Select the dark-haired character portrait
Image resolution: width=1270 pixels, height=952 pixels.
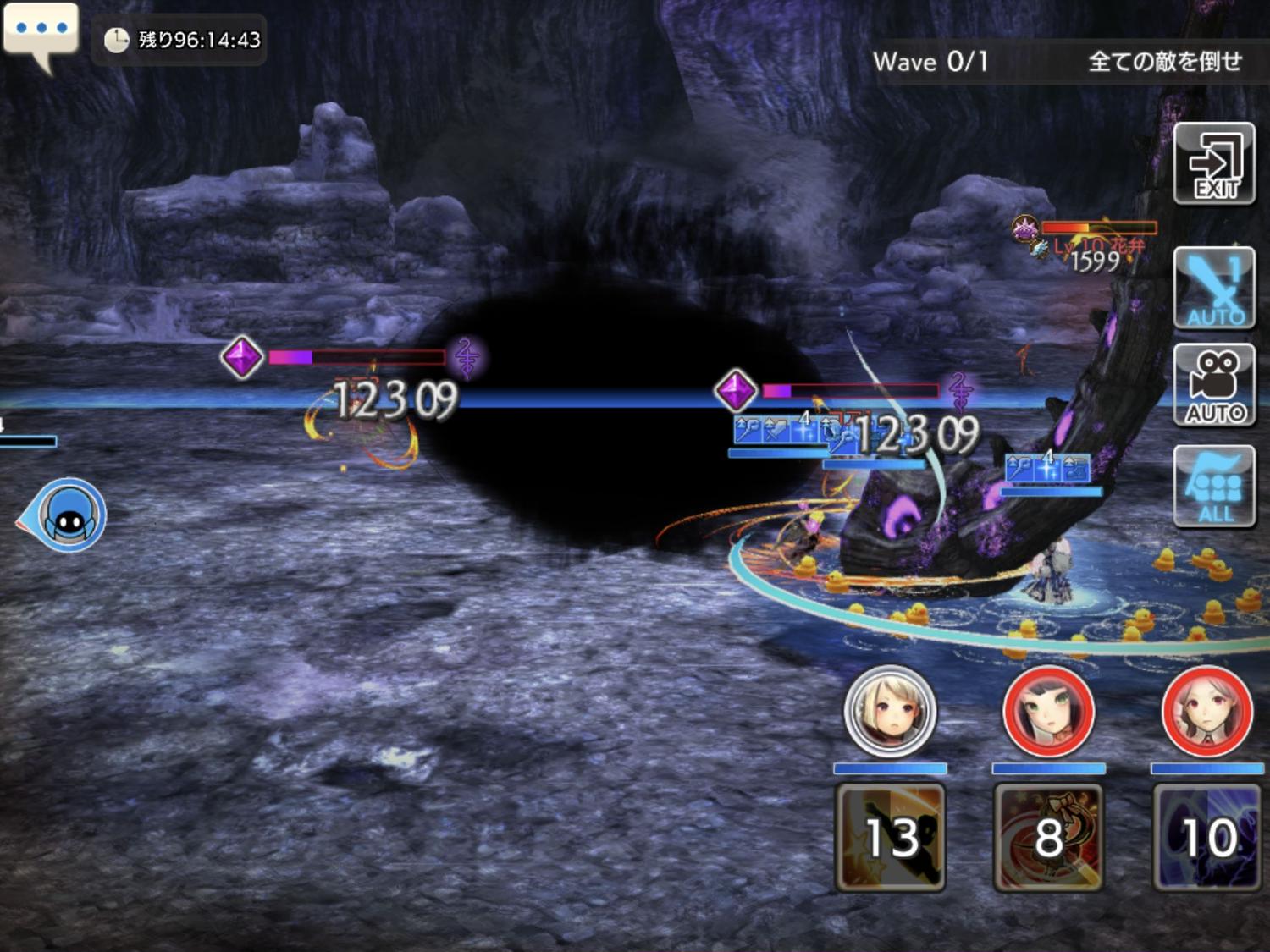pyautogui.click(x=1048, y=711)
